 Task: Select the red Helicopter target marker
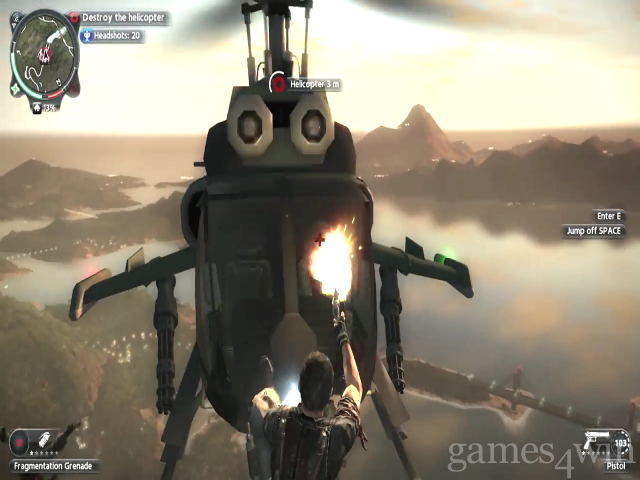tap(277, 84)
